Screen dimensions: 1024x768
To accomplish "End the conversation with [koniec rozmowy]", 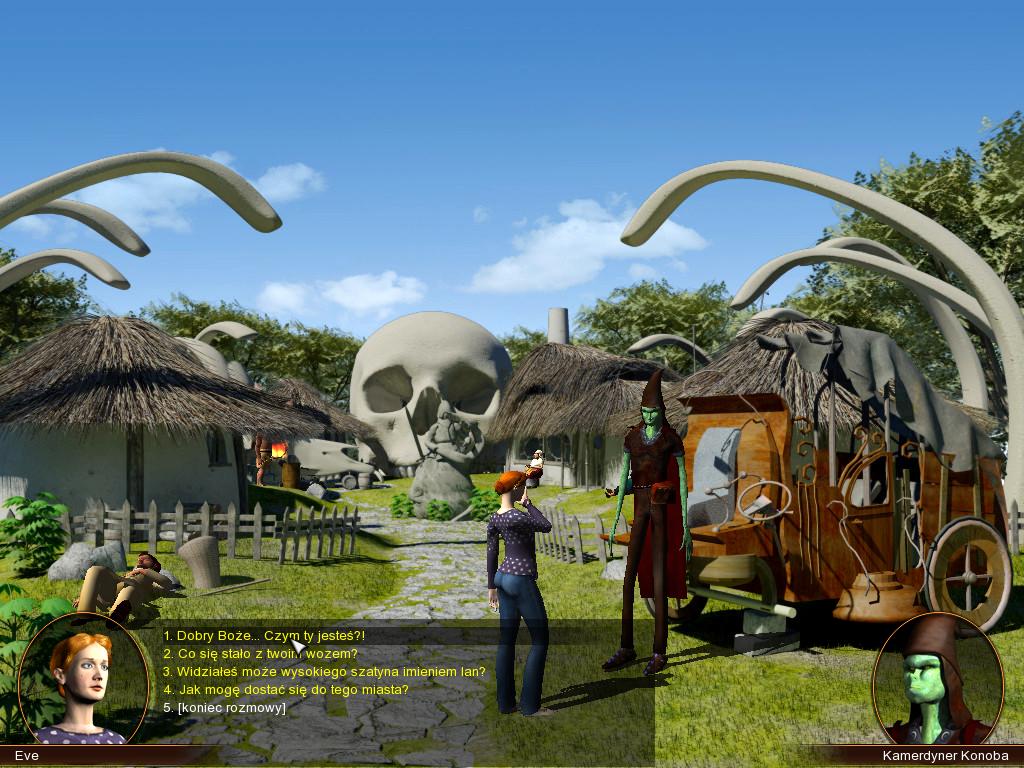I will [225, 707].
